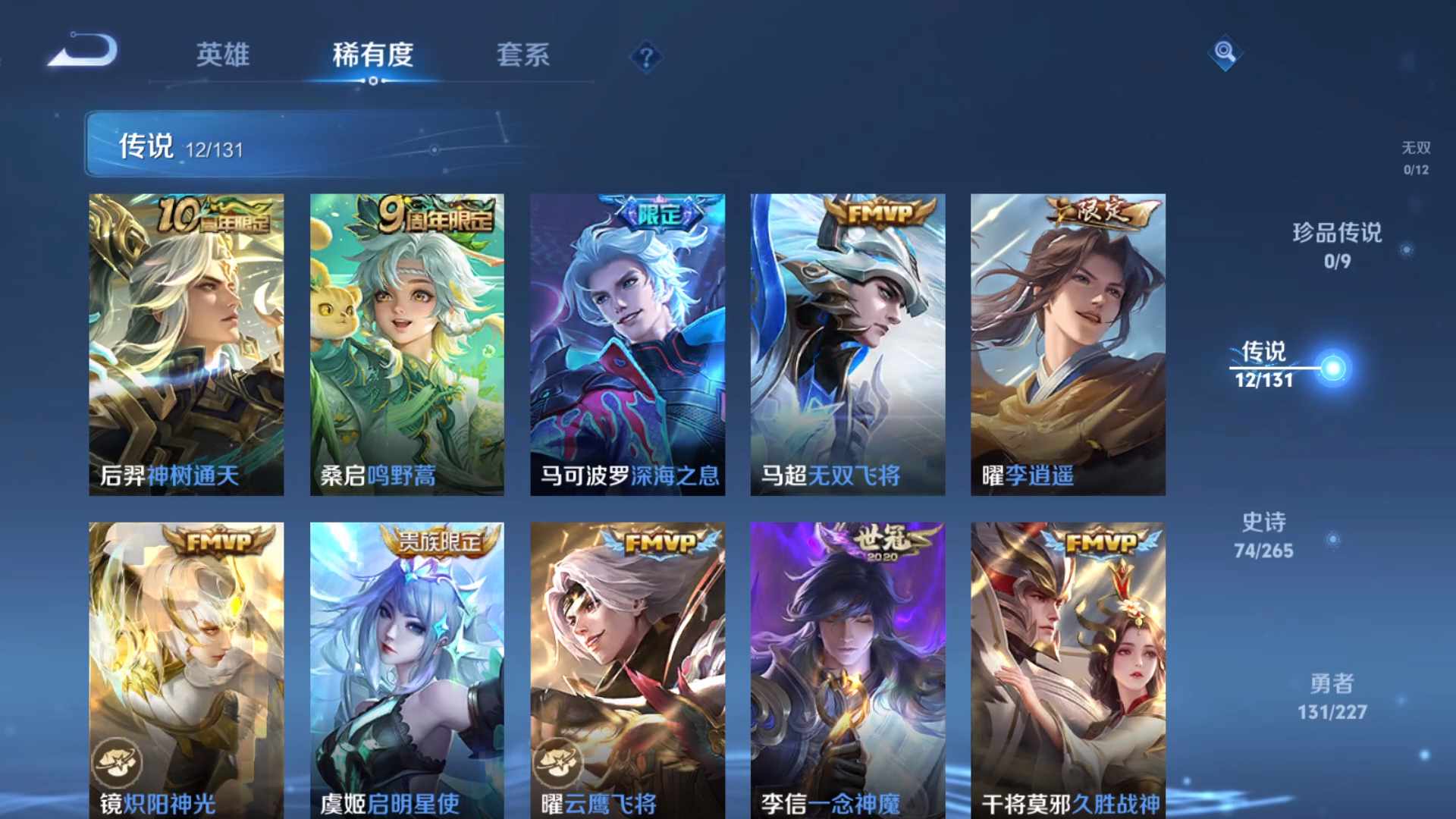Open skin search with the magnifier icon
The image size is (1456, 819).
click(x=1225, y=54)
